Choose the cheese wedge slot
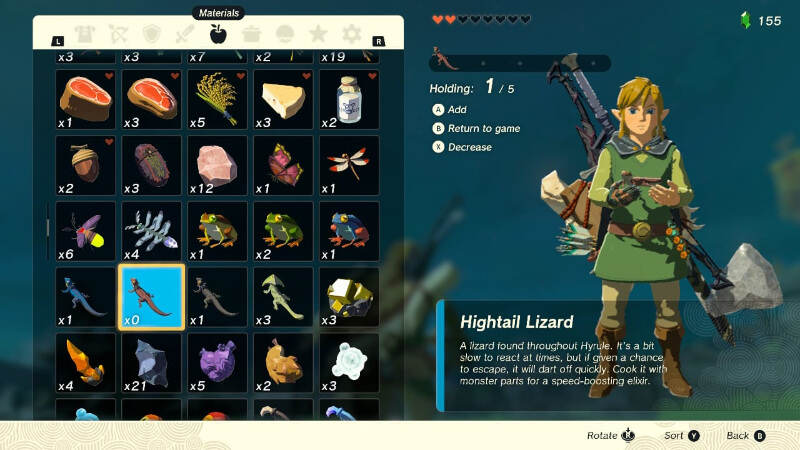The height and width of the screenshot is (450, 800). click(x=283, y=99)
